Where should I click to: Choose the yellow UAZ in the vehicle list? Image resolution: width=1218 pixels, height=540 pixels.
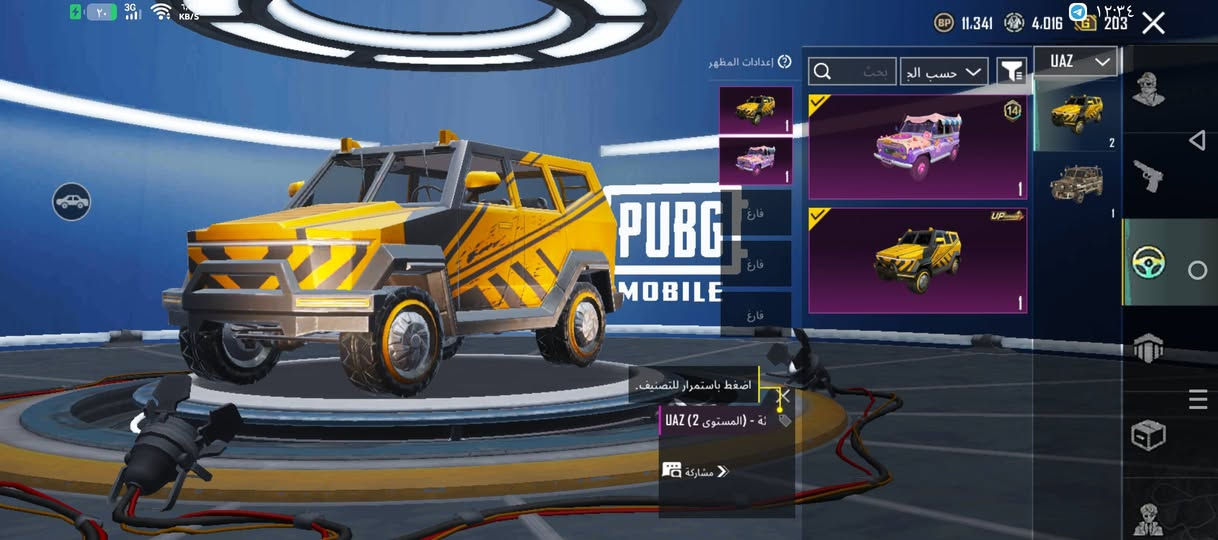pos(1077,114)
